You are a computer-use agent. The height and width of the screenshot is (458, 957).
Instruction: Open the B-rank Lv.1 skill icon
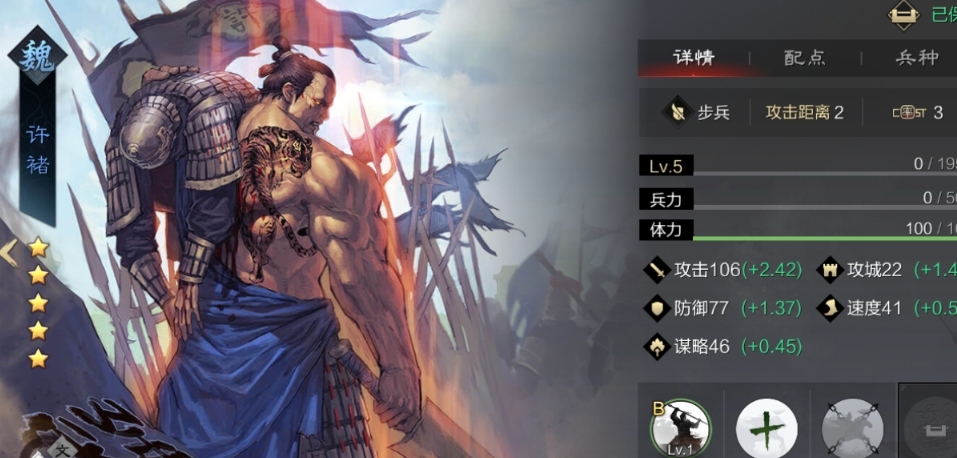tap(680, 429)
